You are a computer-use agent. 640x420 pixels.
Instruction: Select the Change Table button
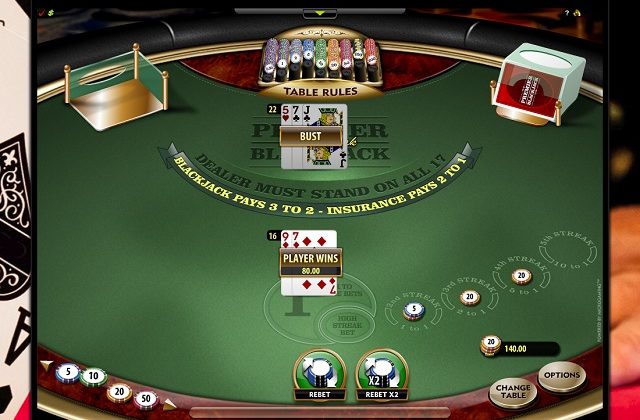(x=513, y=391)
